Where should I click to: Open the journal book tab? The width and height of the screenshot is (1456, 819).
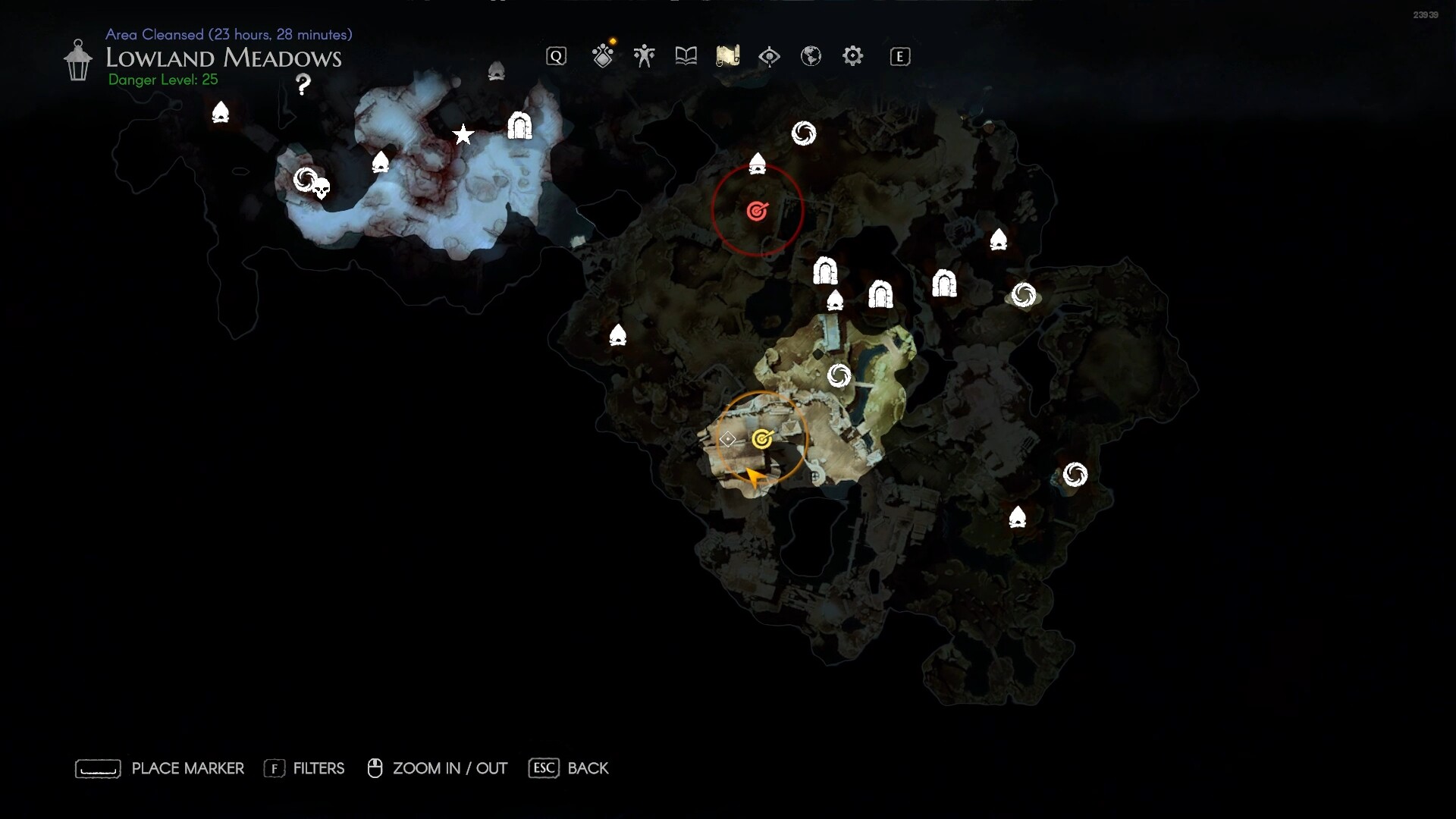click(x=686, y=56)
